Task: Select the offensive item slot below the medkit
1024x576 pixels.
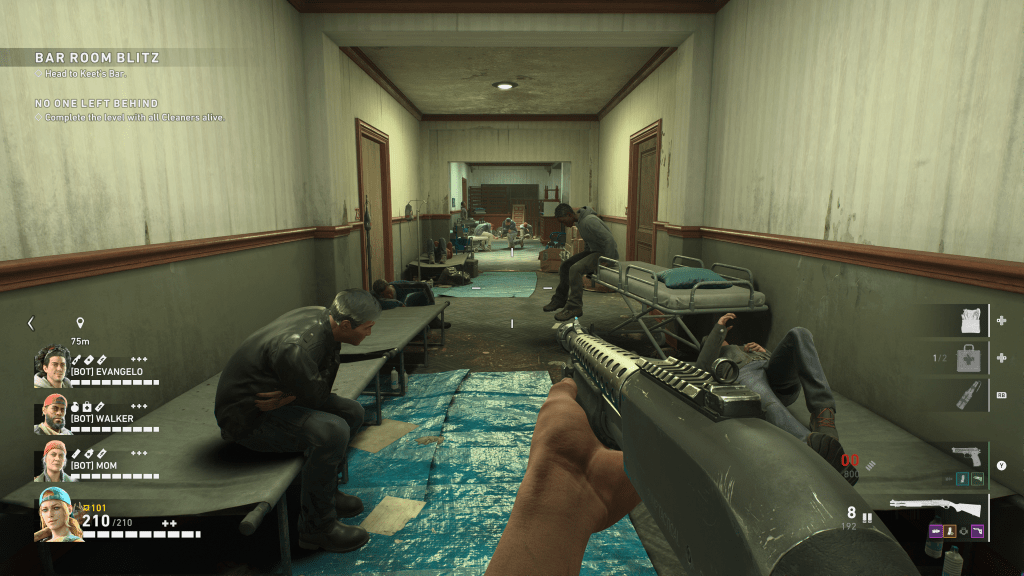Action: pos(968,394)
